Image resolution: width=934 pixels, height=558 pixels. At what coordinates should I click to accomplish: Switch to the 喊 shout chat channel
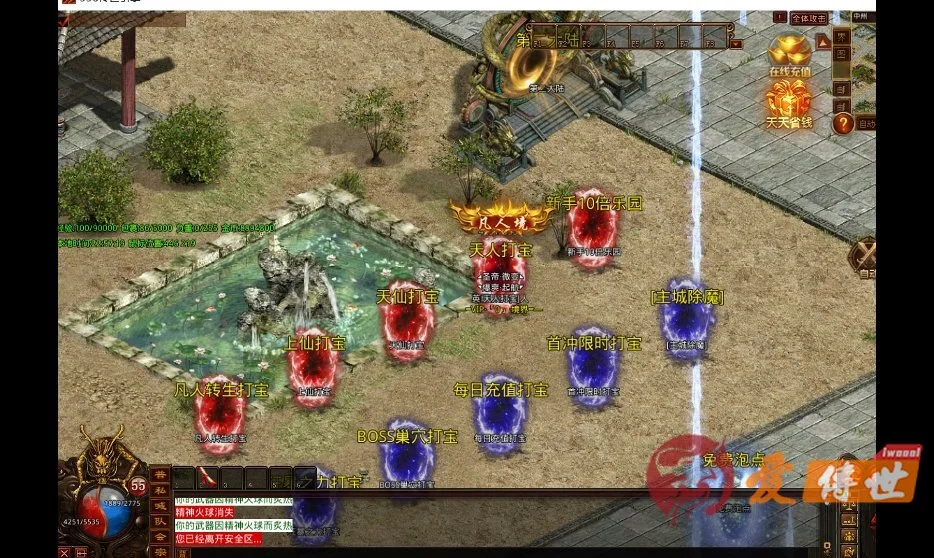pyautogui.click(x=160, y=506)
